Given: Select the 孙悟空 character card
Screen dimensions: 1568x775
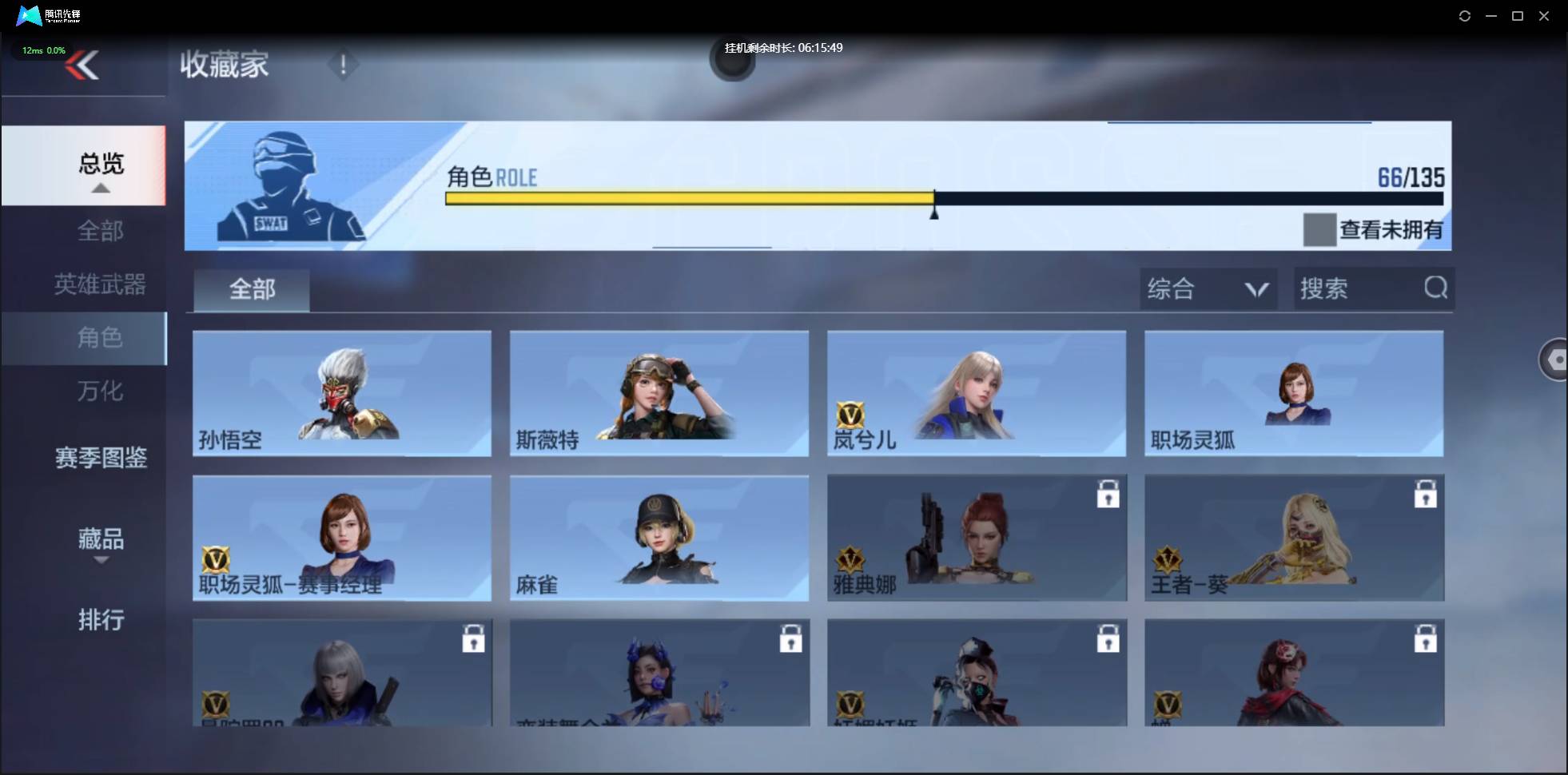Looking at the screenshot, I should coord(342,393).
